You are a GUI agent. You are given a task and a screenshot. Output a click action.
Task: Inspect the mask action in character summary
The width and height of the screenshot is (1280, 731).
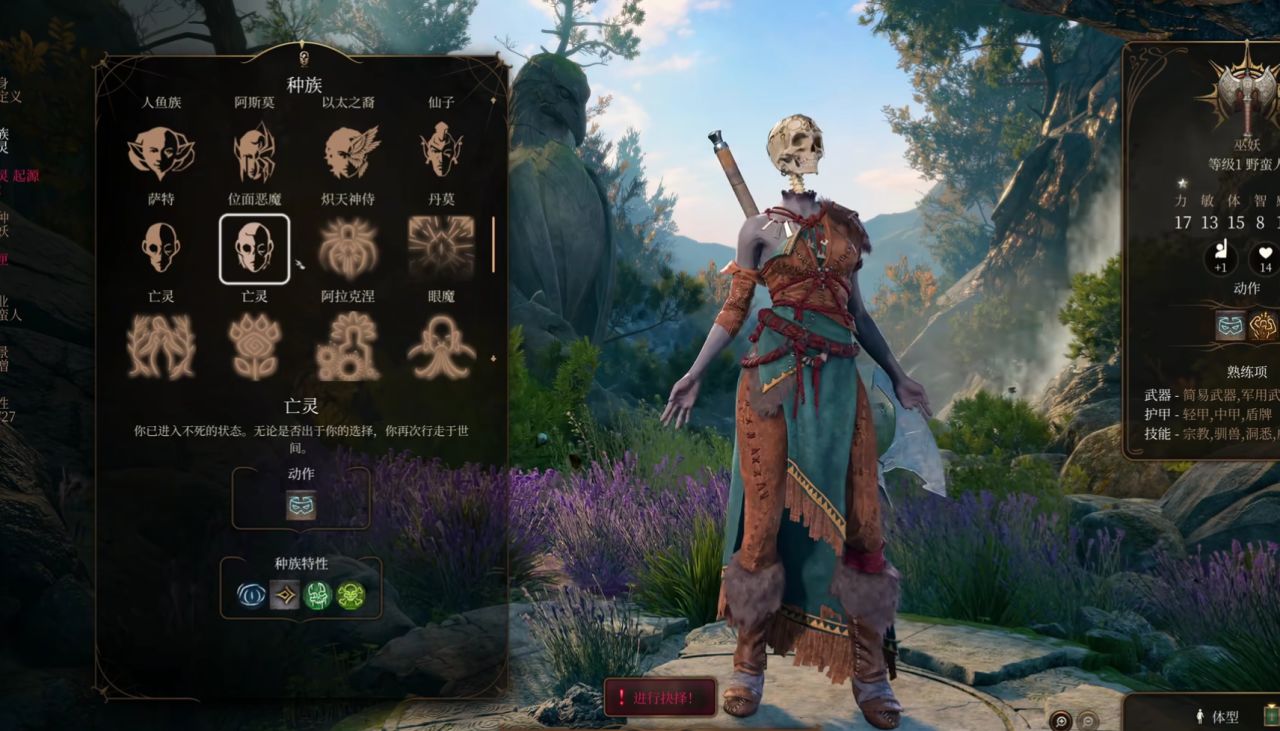click(x=1230, y=326)
